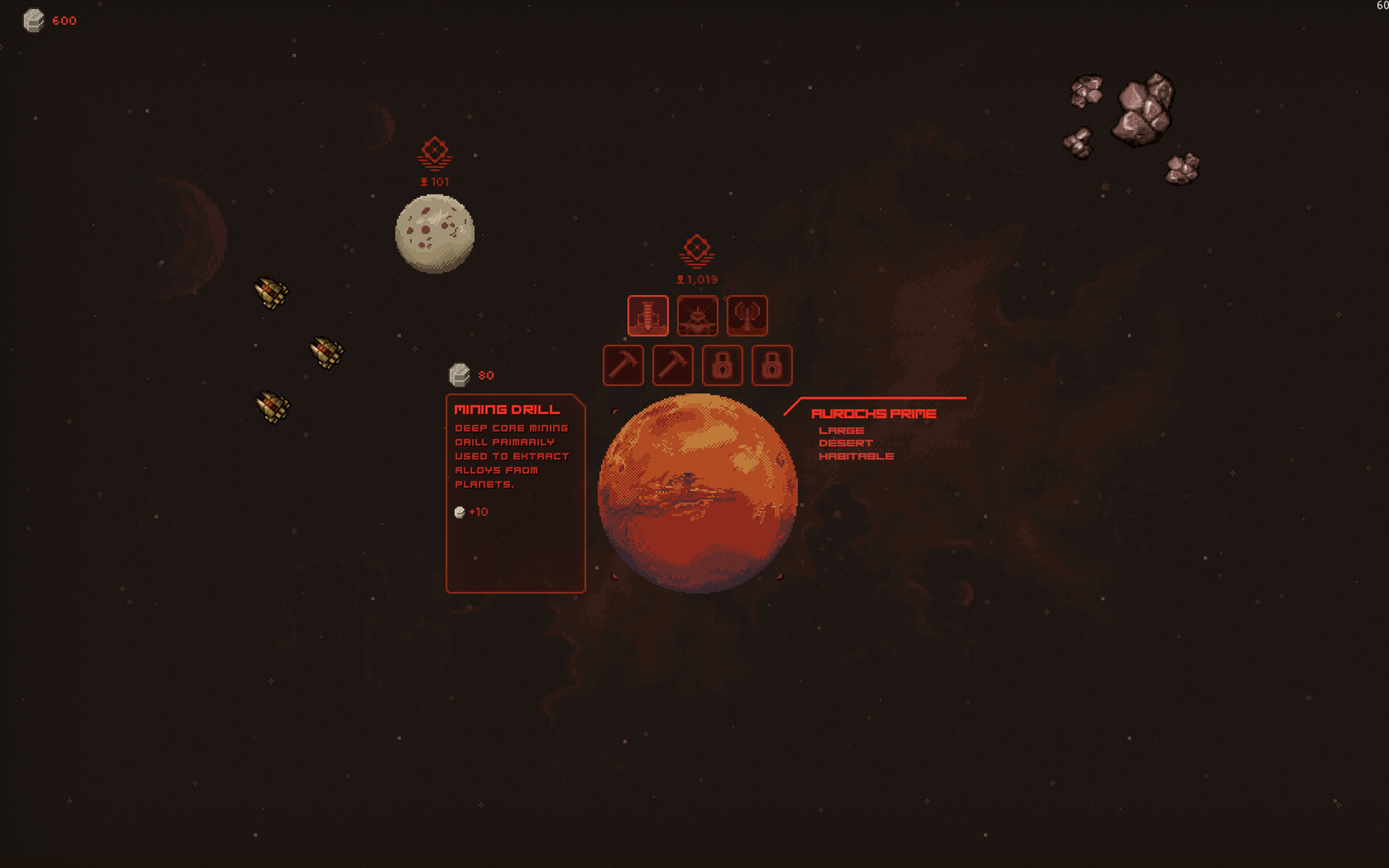The image size is (1389, 868).
Task: Click the alloy cost icon above Mining Drill tooltip
Action: pyautogui.click(x=460, y=372)
